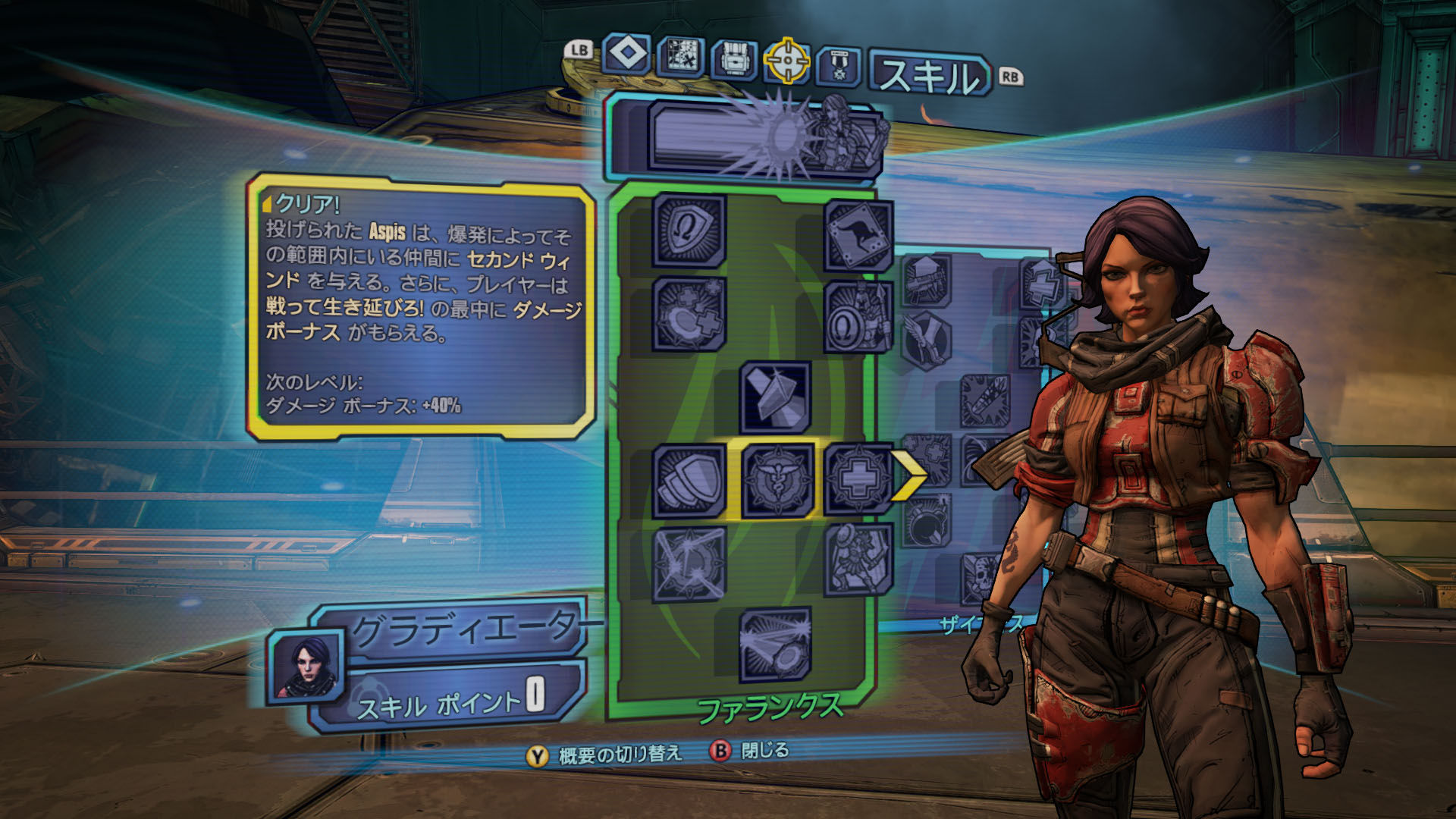The height and width of the screenshot is (819, 1456).
Task: Click the highlighted caduceus Clear! skill
Action: point(776,481)
